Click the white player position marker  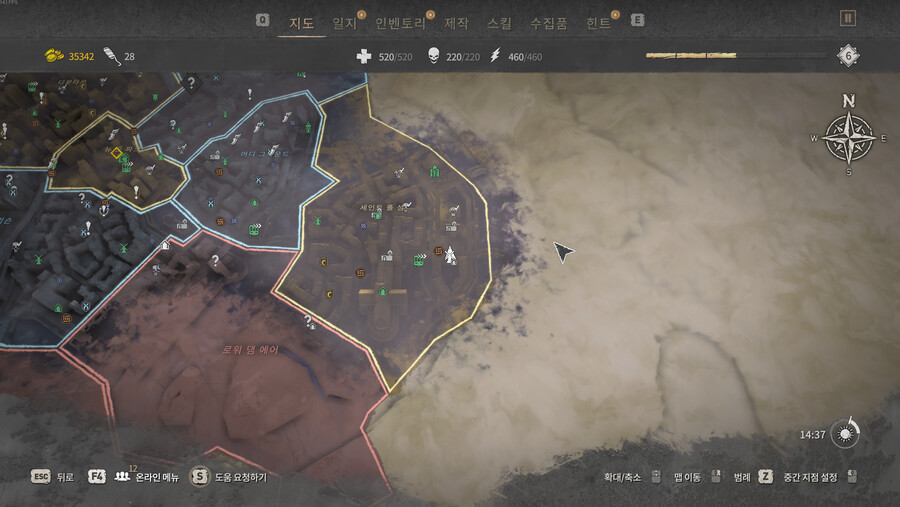[451, 256]
